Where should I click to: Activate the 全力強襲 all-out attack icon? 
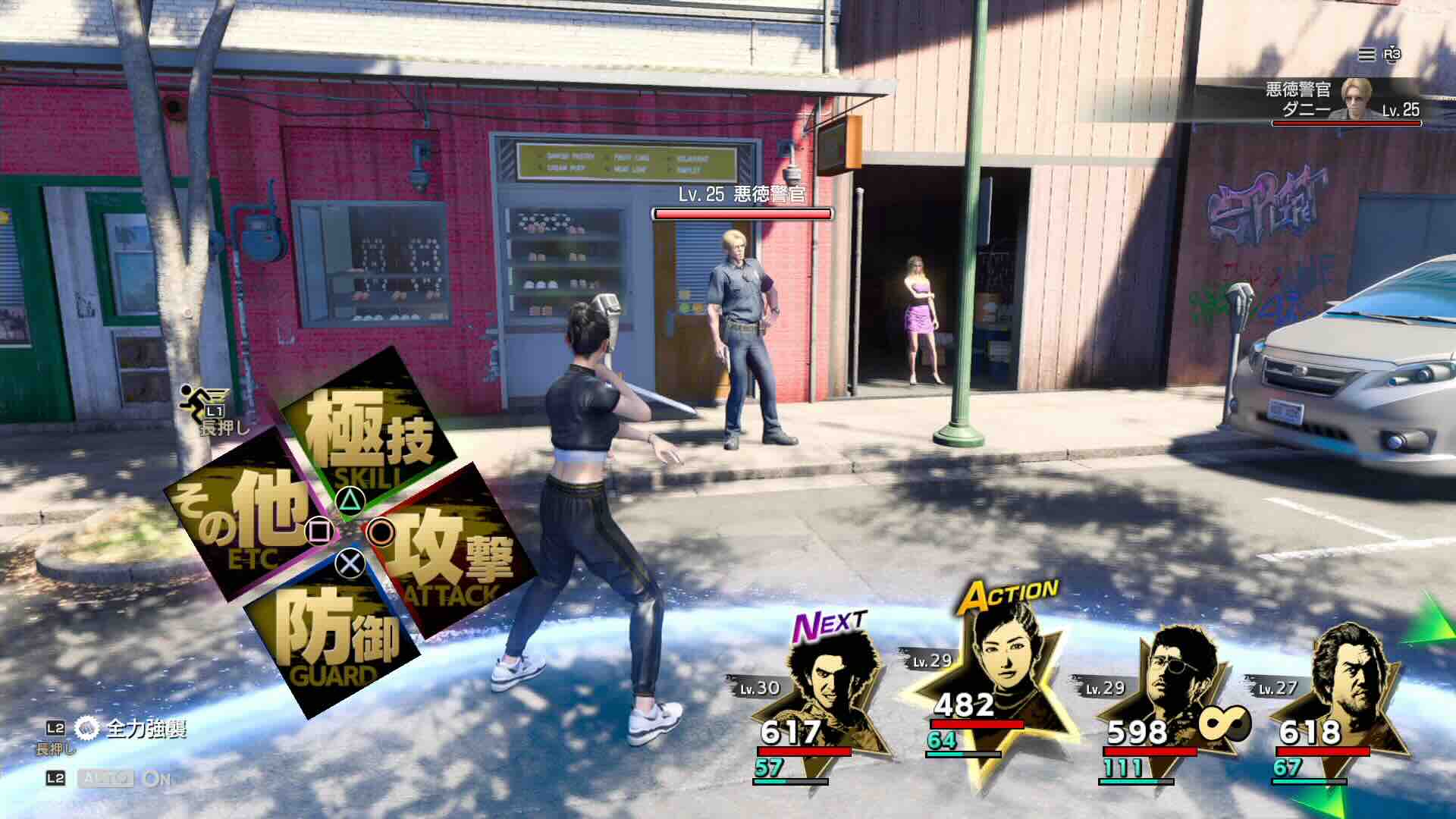pyautogui.click(x=86, y=729)
